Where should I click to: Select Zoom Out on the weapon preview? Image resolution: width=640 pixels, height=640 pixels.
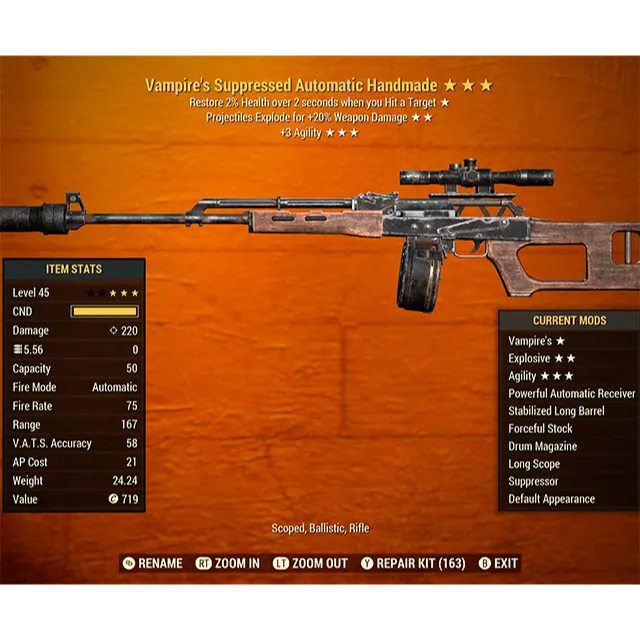(x=310, y=563)
